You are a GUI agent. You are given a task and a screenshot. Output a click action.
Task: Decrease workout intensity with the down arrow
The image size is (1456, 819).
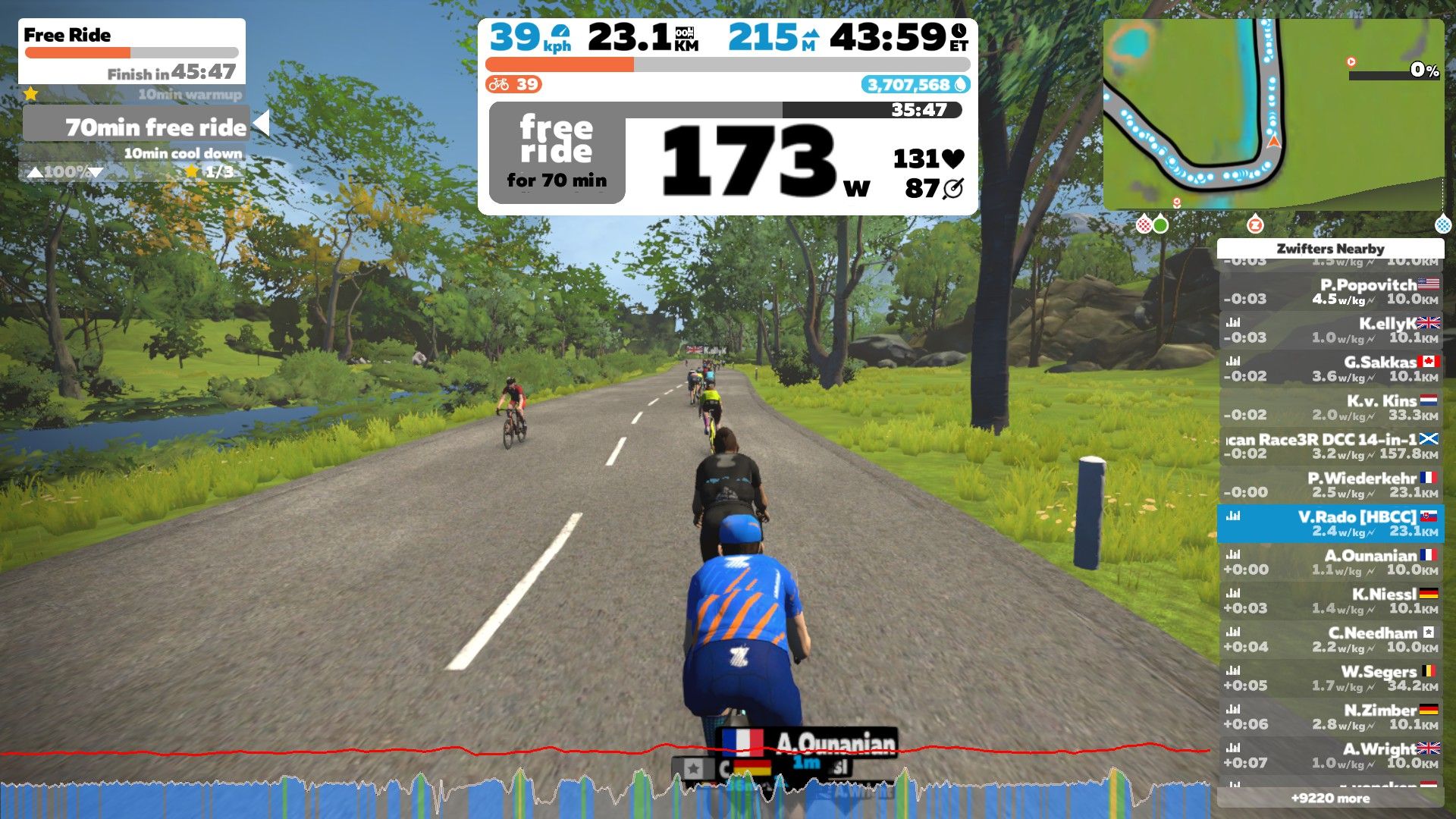pos(96,172)
